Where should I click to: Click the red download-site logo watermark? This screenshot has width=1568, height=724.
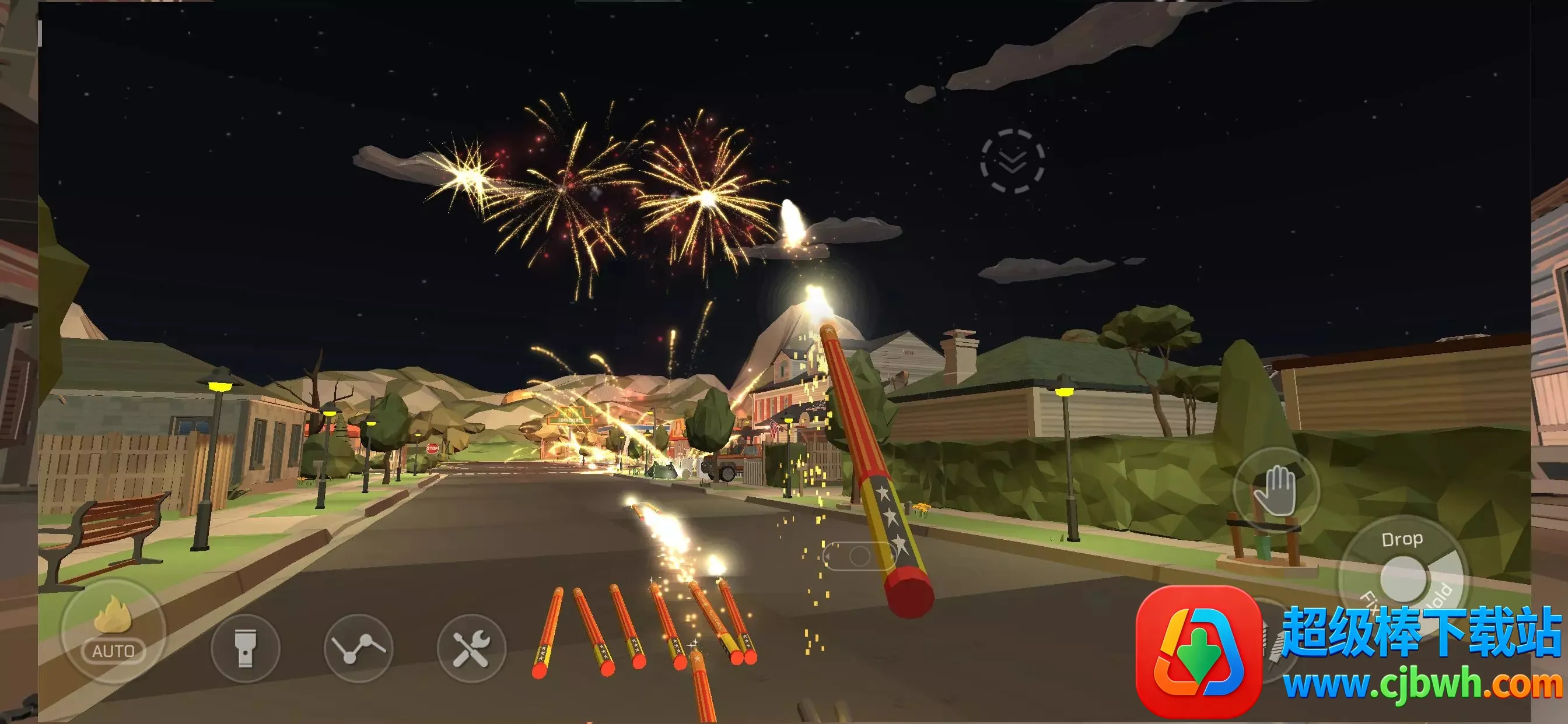point(1198,651)
